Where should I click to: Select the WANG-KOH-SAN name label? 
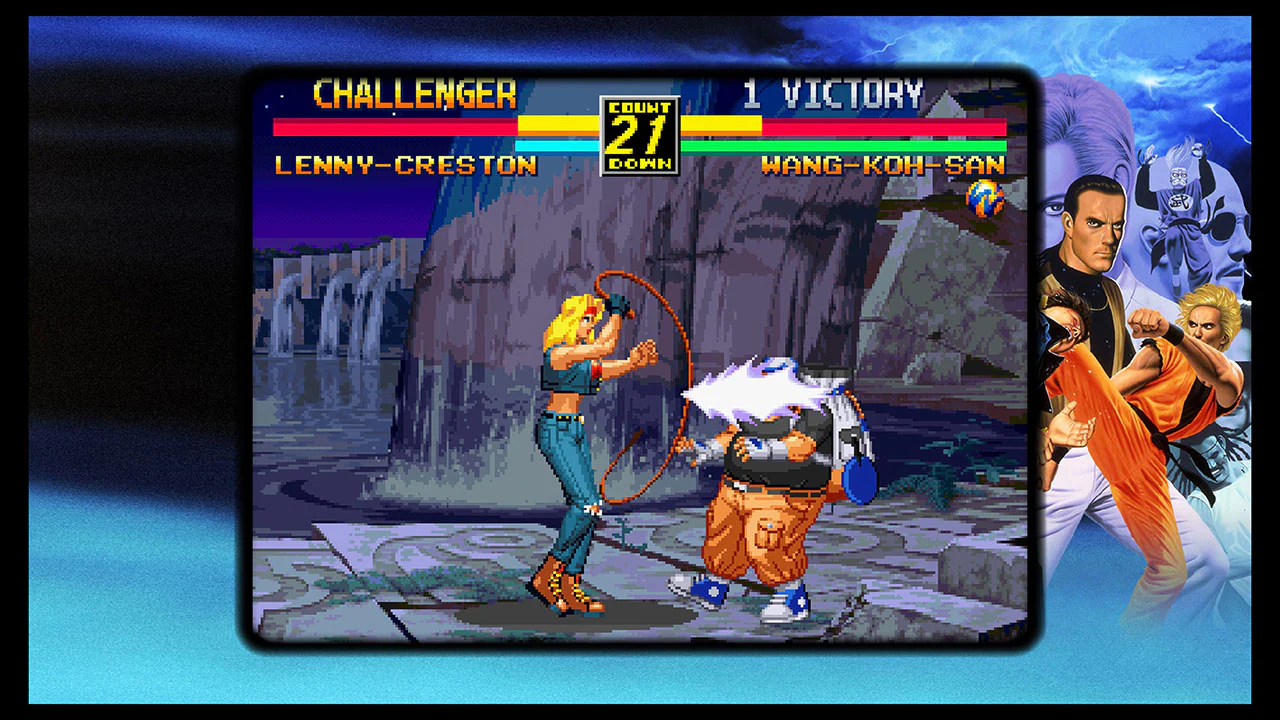(885, 166)
